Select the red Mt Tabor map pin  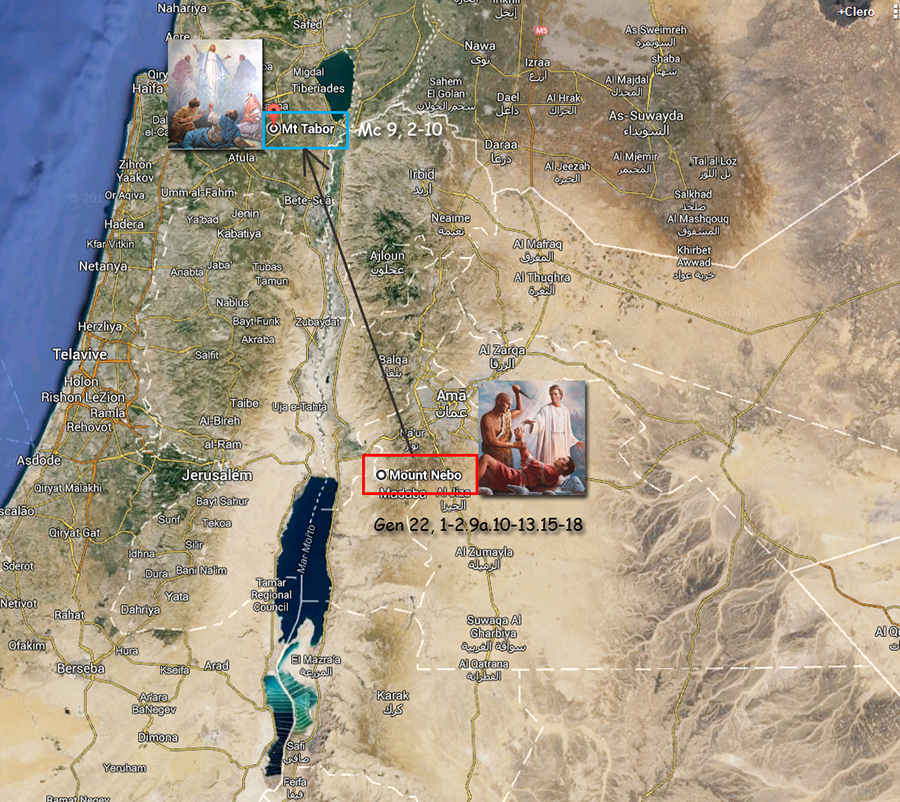click(x=275, y=111)
